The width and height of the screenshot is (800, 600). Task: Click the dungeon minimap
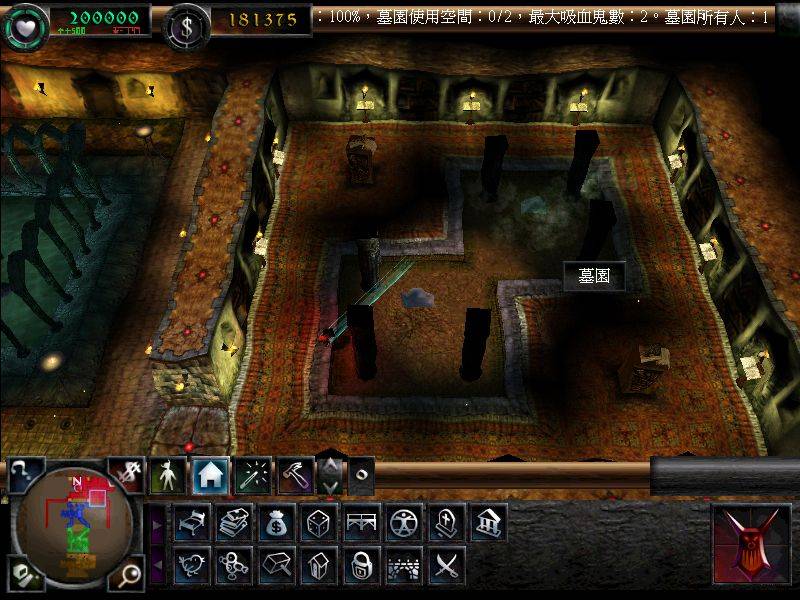(x=73, y=524)
